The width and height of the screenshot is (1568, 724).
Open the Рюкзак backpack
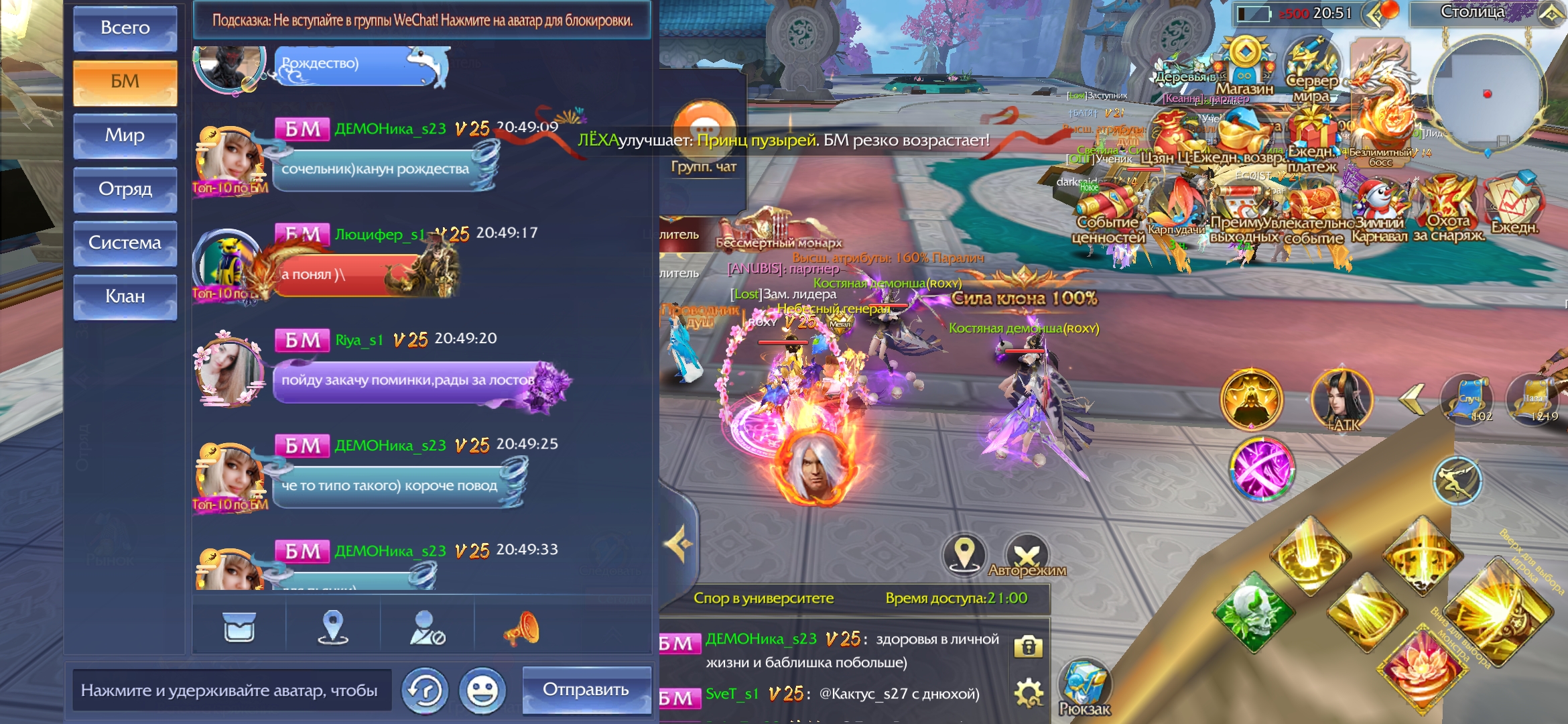(1084, 687)
